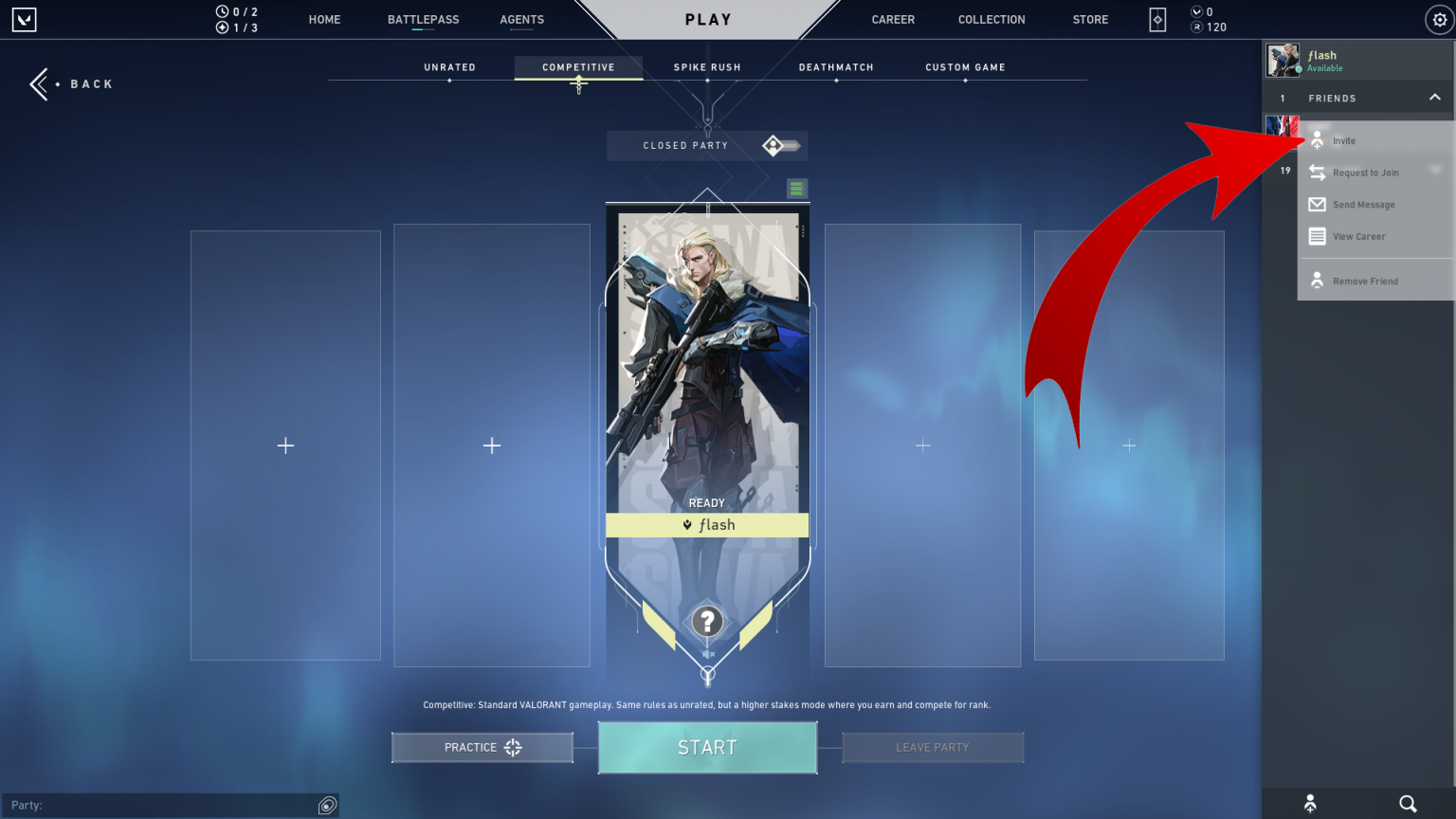Image resolution: width=1456 pixels, height=819 pixels.
Task: Open the match history card icon near Play
Action: pos(1156,19)
